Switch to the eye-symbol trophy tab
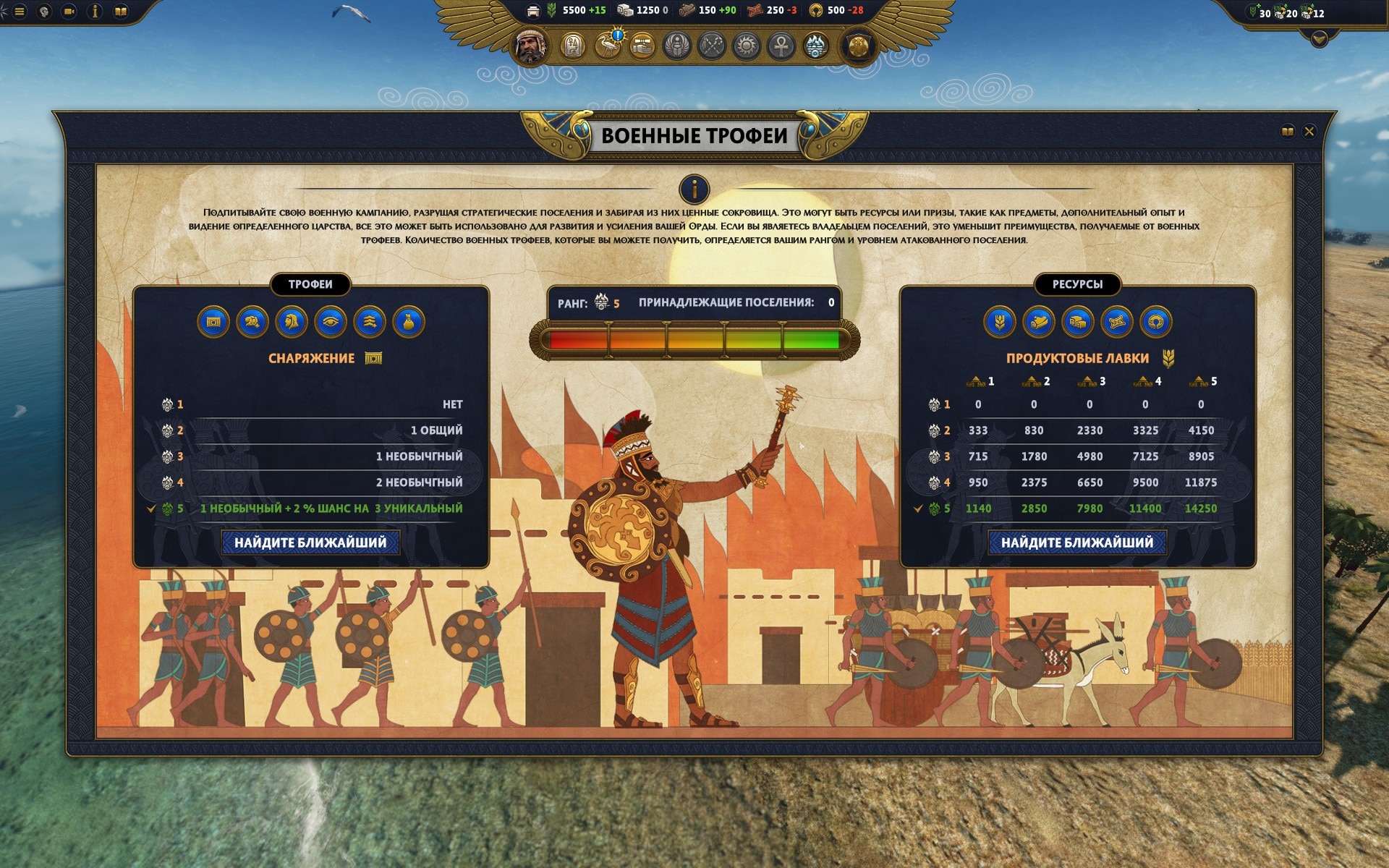The height and width of the screenshot is (868, 1389). [331, 322]
